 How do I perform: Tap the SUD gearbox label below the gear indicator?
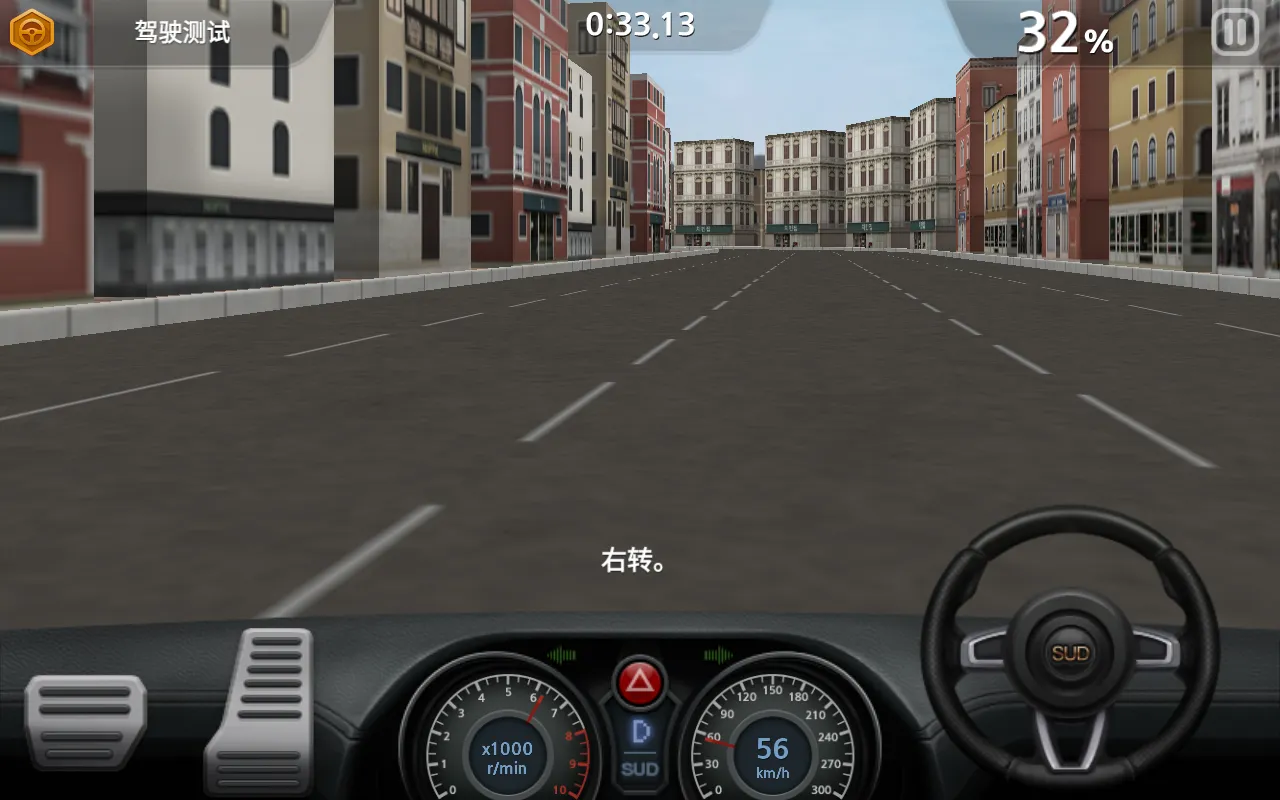coord(638,769)
